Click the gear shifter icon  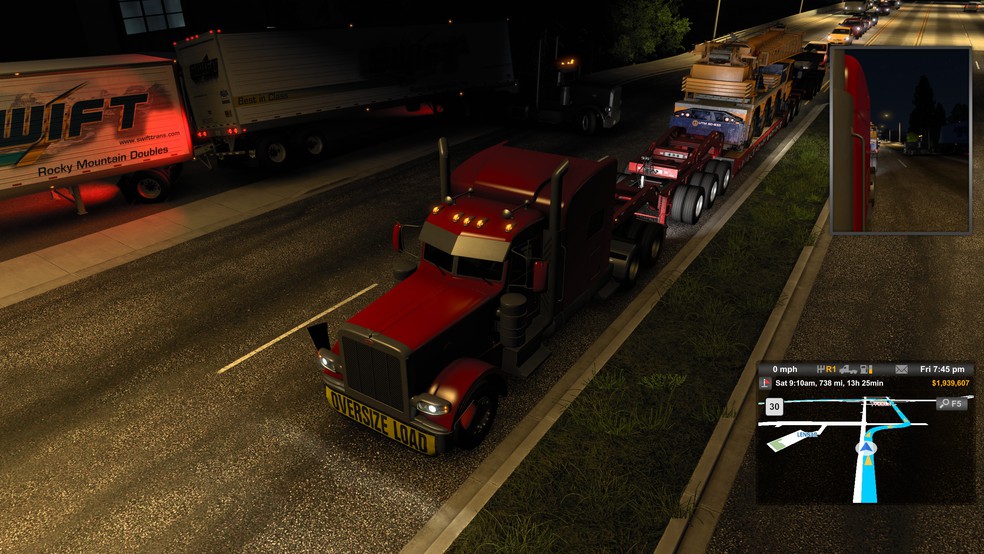pyautogui.click(x=821, y=369)
